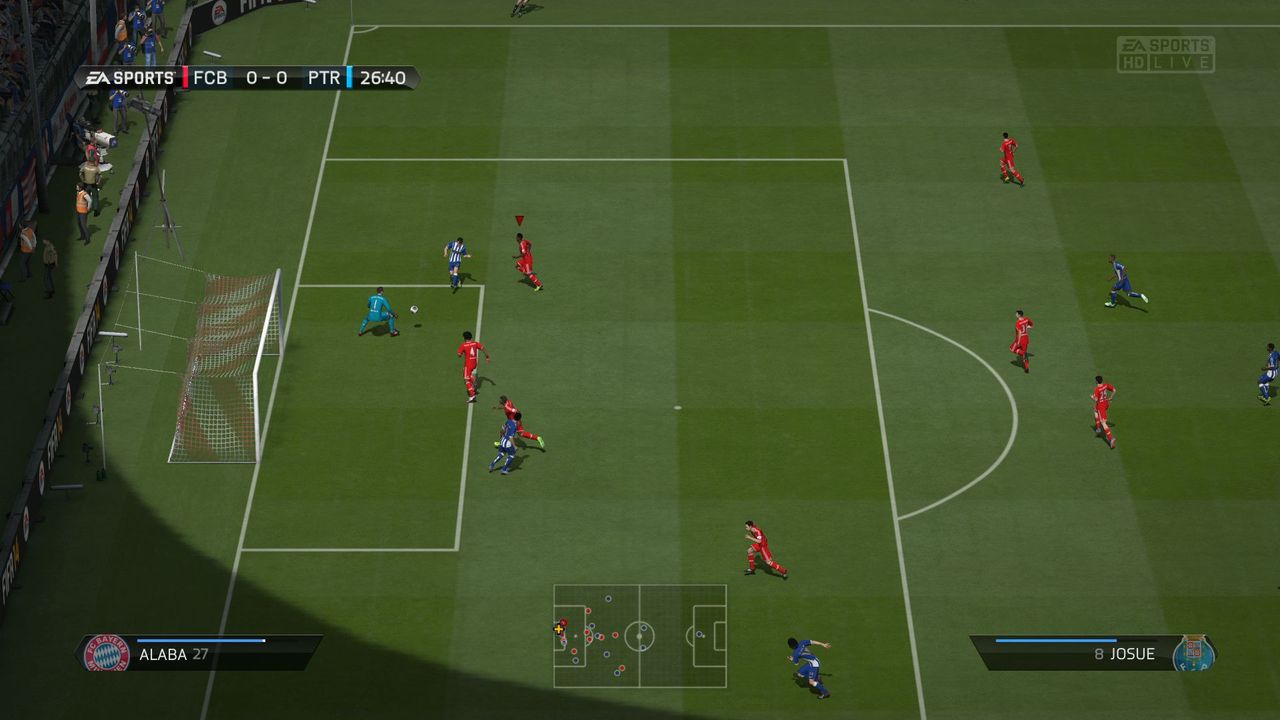Select the FC Porto club crest

click(x=1193, y=654)
